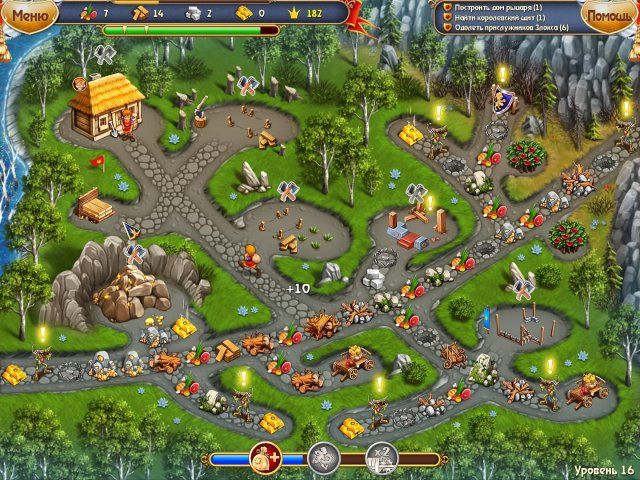640x480 pixels.
Task: Activate the running speed bonus
Action: (323, 459)
